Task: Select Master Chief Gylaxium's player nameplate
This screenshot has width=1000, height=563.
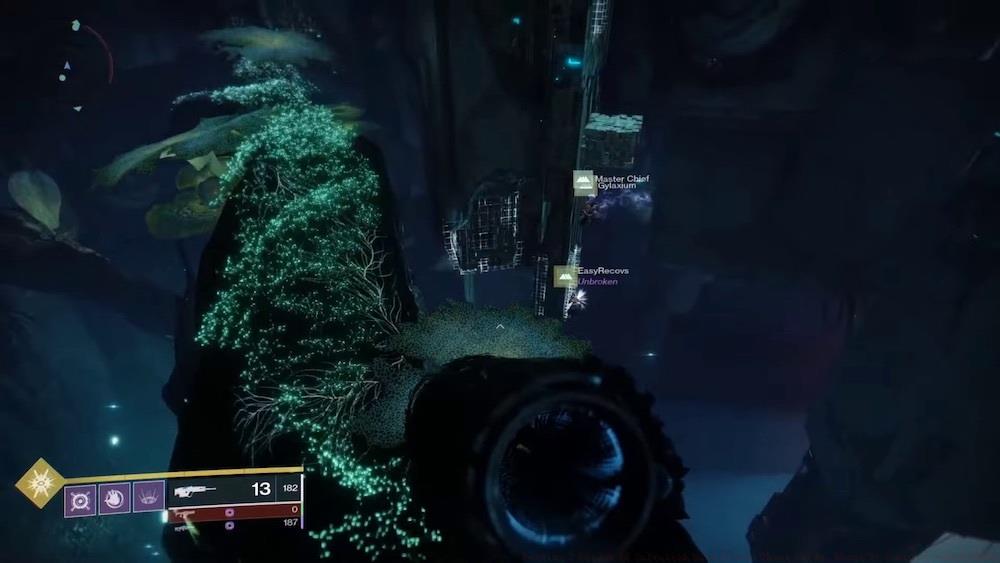Action: 612,182
